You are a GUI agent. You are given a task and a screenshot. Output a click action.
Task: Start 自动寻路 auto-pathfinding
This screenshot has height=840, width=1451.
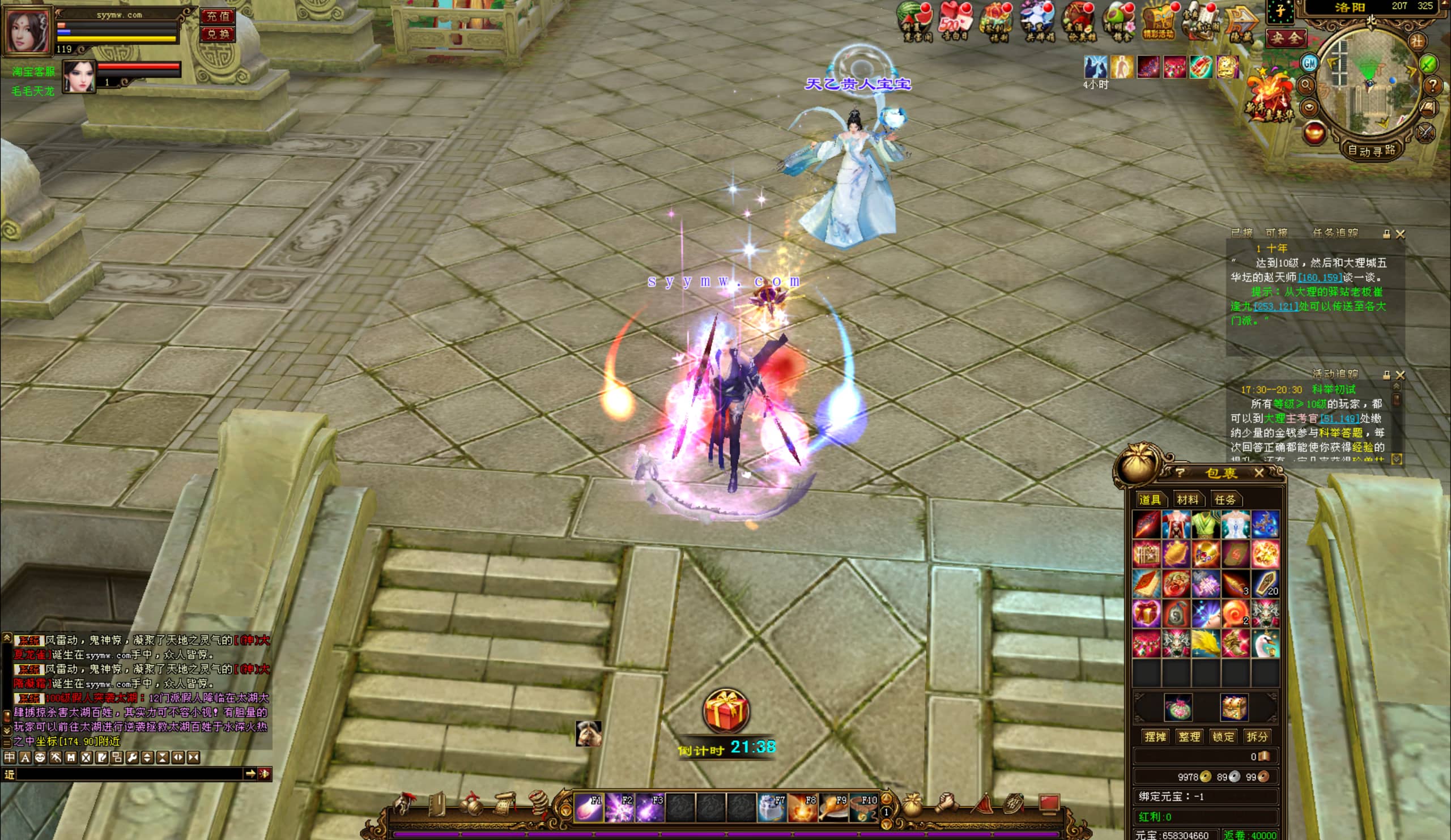pyautogui.click(x=1372, y=151)
